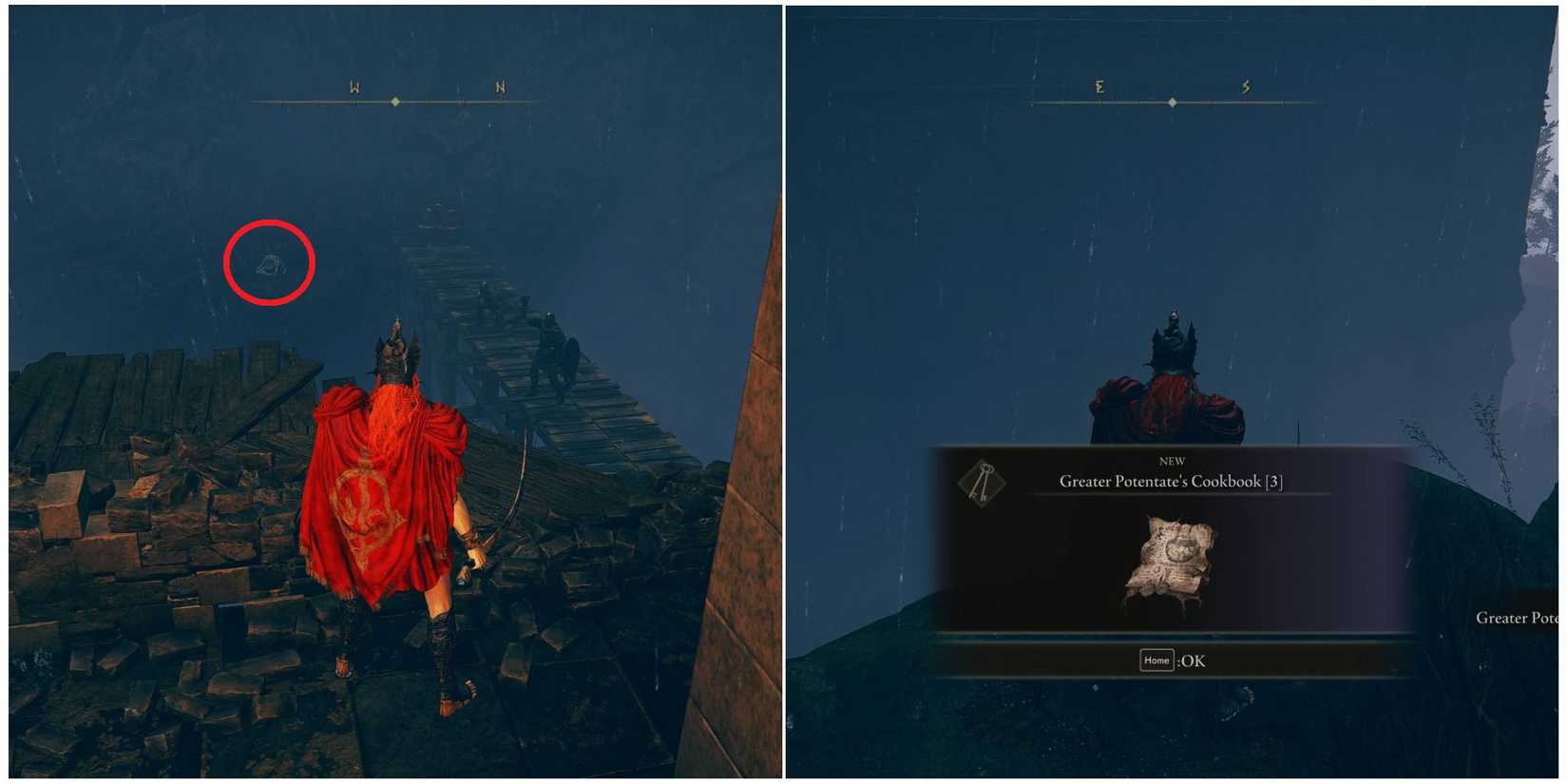The width and height of the screenshot is (1568, 784).
Task: Click the E marker on the right compass
Action: coord(1100,86)
